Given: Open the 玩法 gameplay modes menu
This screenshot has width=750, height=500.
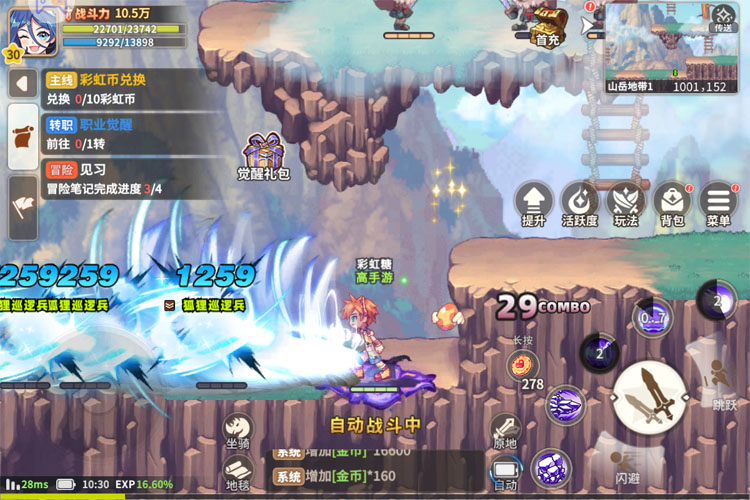Looking at the screenshot, I should click(x=626, y=203).
